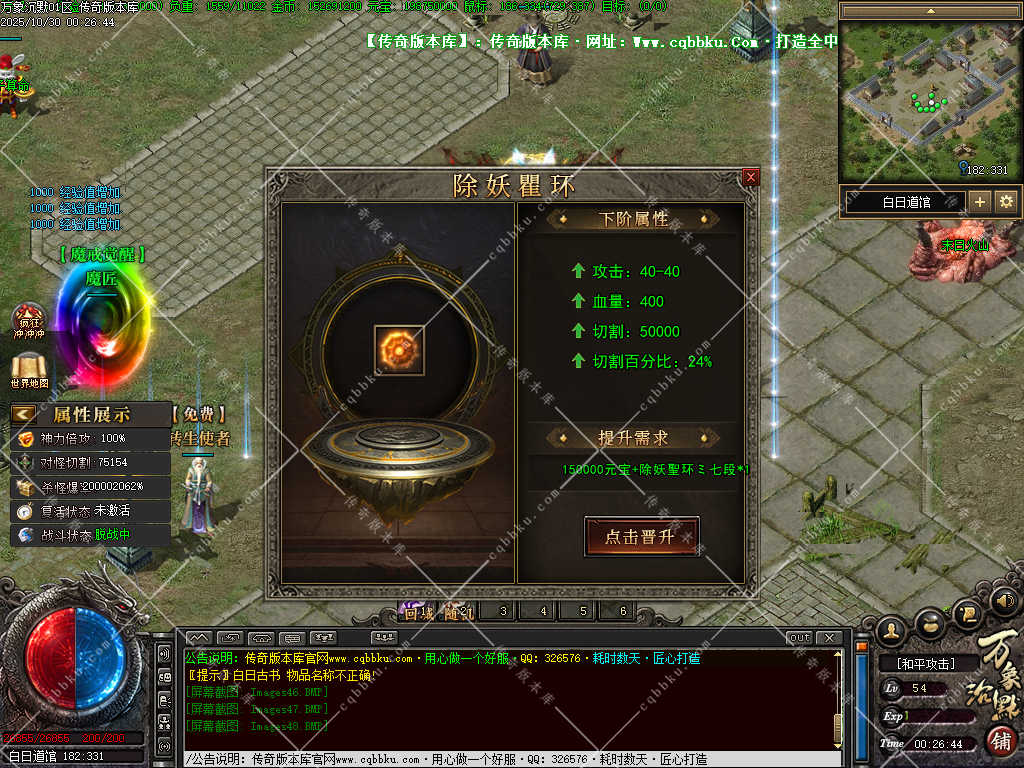Switch the 和平攻击 attack mode
The height and width of the screenshot is (768, 1024).
pos(925,663)
